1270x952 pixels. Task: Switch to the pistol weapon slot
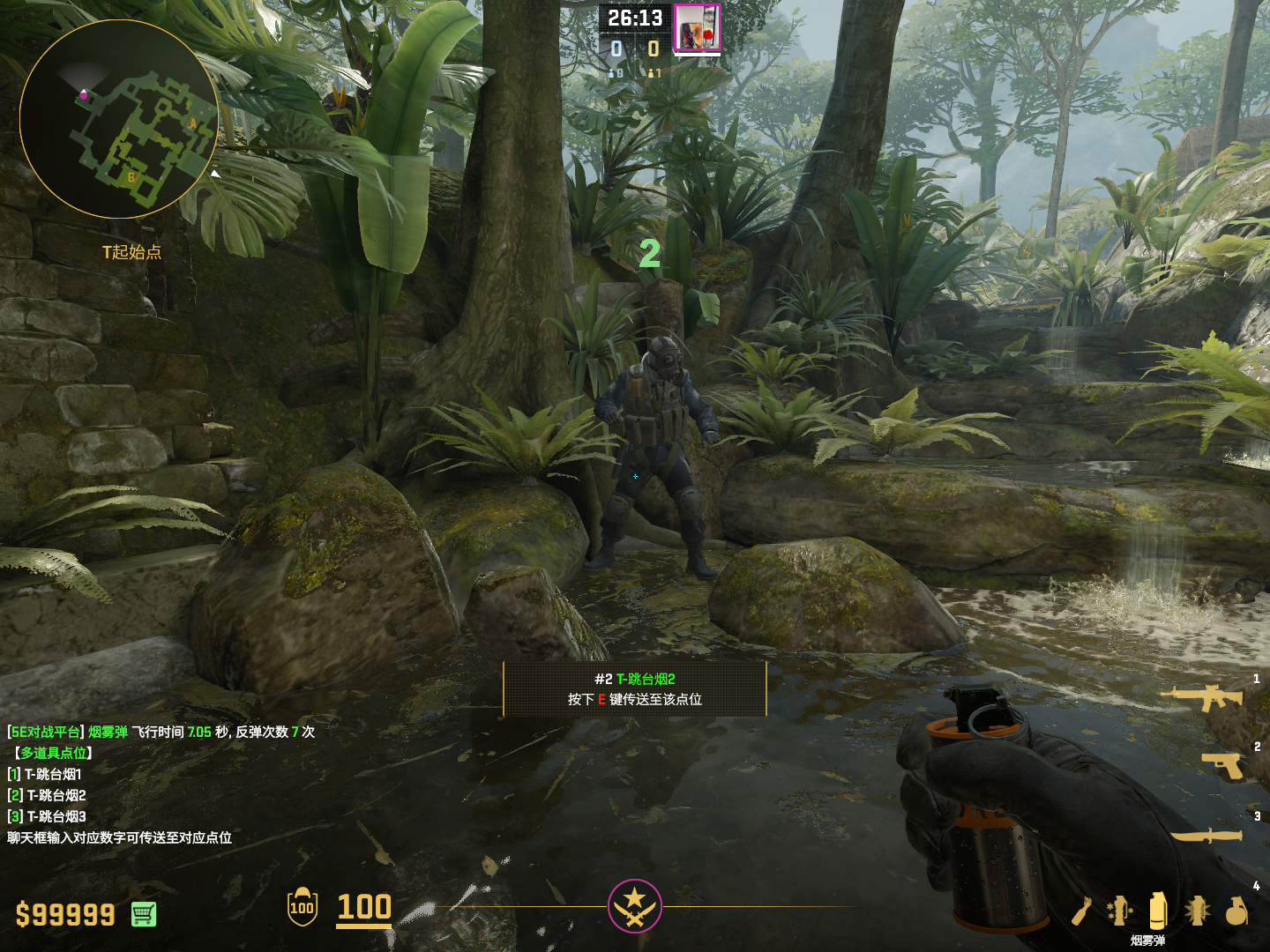click(x=1222, y=765)
